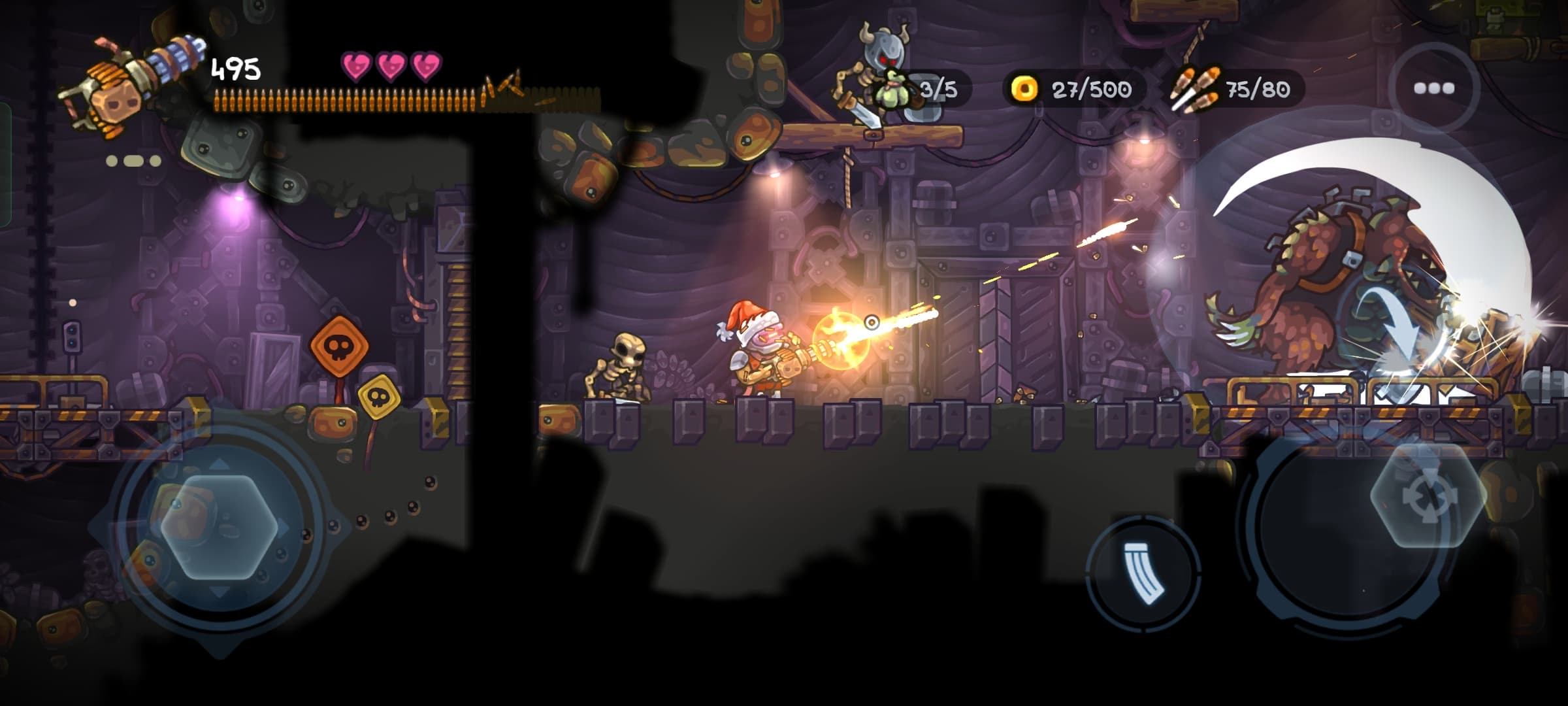Tap the magazine reload button
The image size is (1568, 706).
point(1143,573)
